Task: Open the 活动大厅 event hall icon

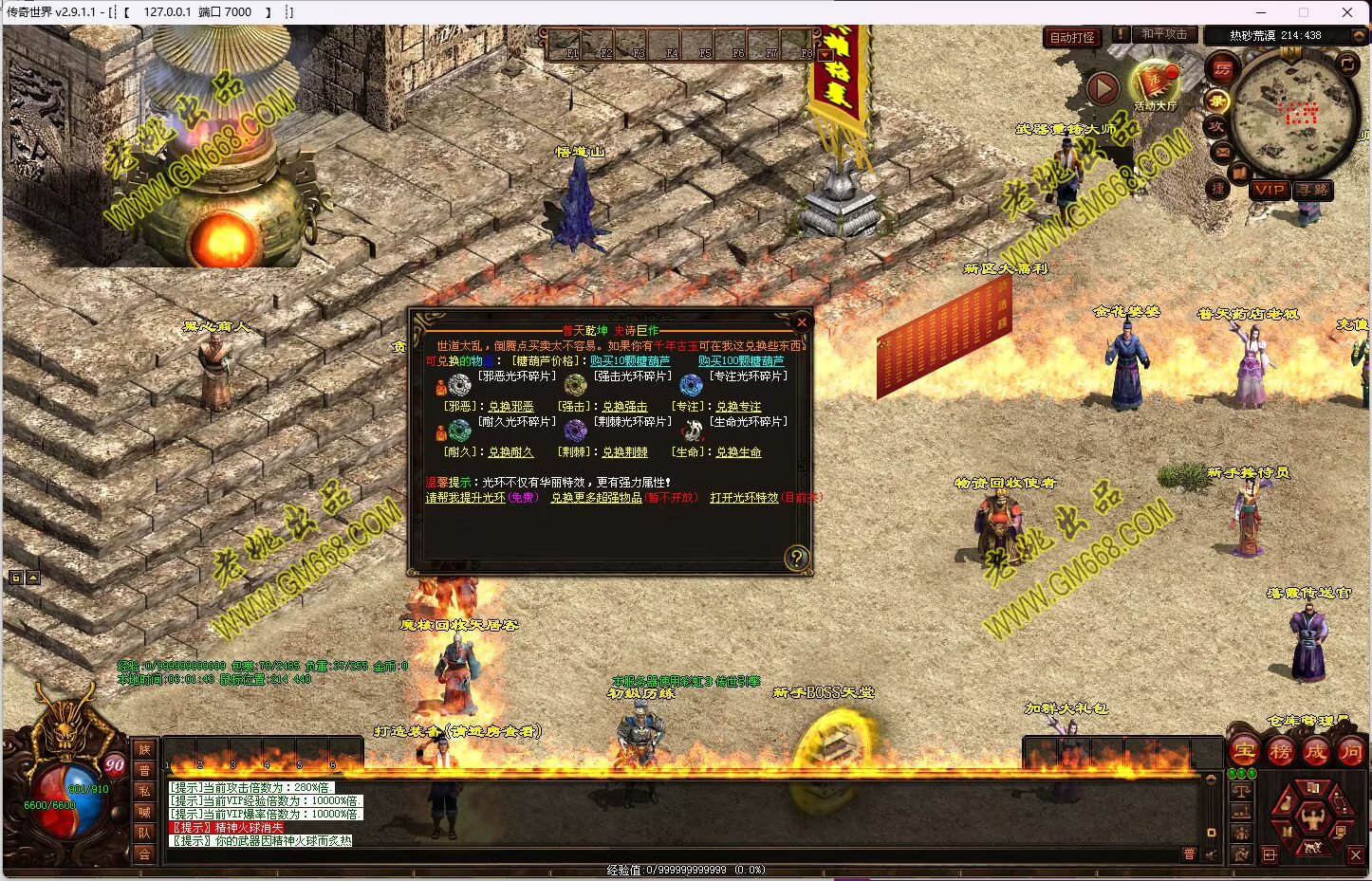Action: [1155, 85]
